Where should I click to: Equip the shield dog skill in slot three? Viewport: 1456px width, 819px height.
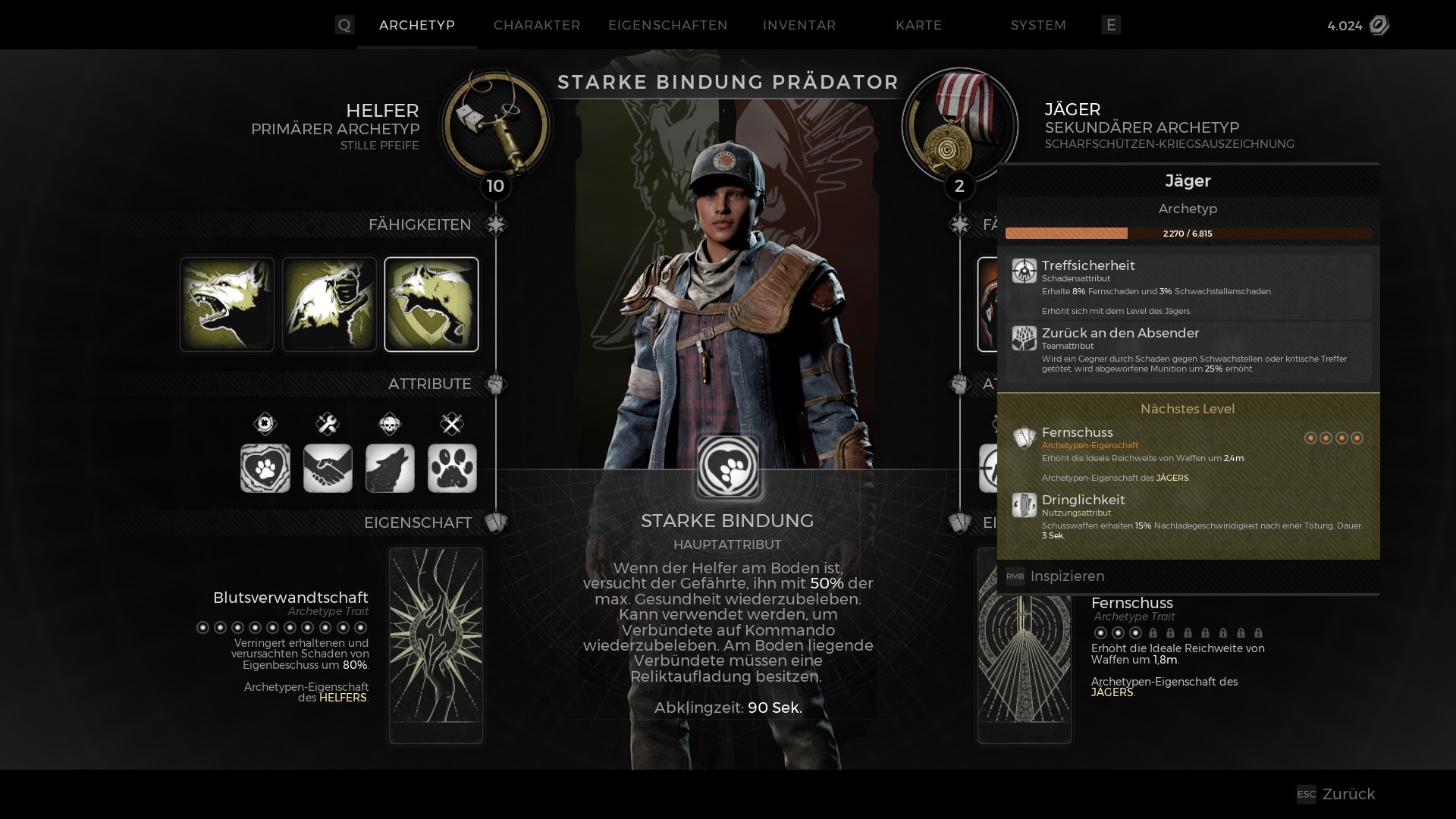click(x=431, y=304)
